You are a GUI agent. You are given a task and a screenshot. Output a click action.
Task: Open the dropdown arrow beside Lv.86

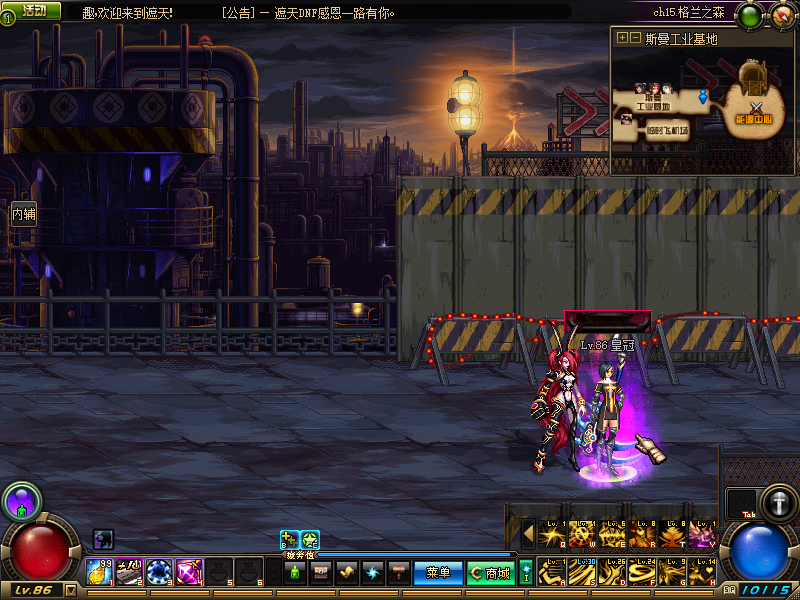70,590
